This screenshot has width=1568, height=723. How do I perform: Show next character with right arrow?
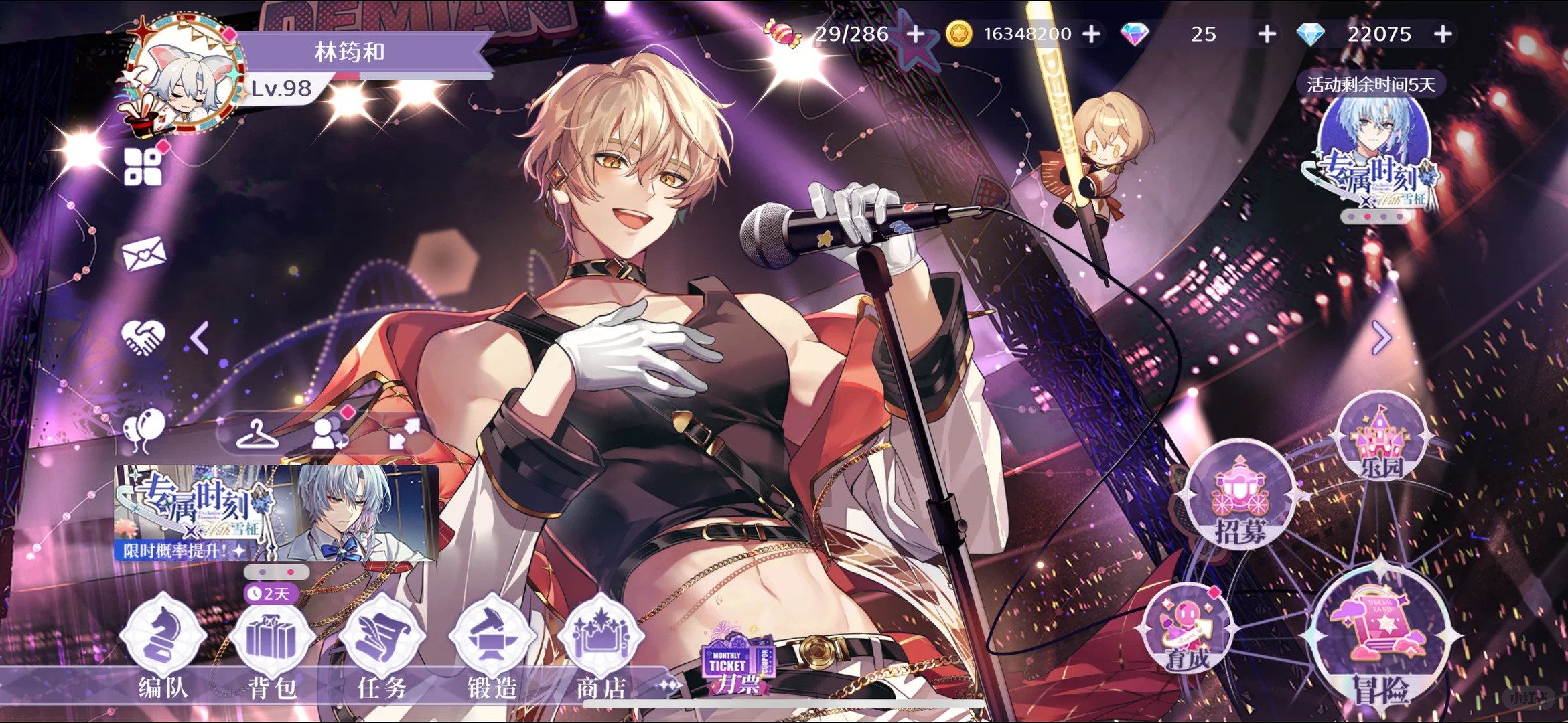click(x=1381, y=337)
